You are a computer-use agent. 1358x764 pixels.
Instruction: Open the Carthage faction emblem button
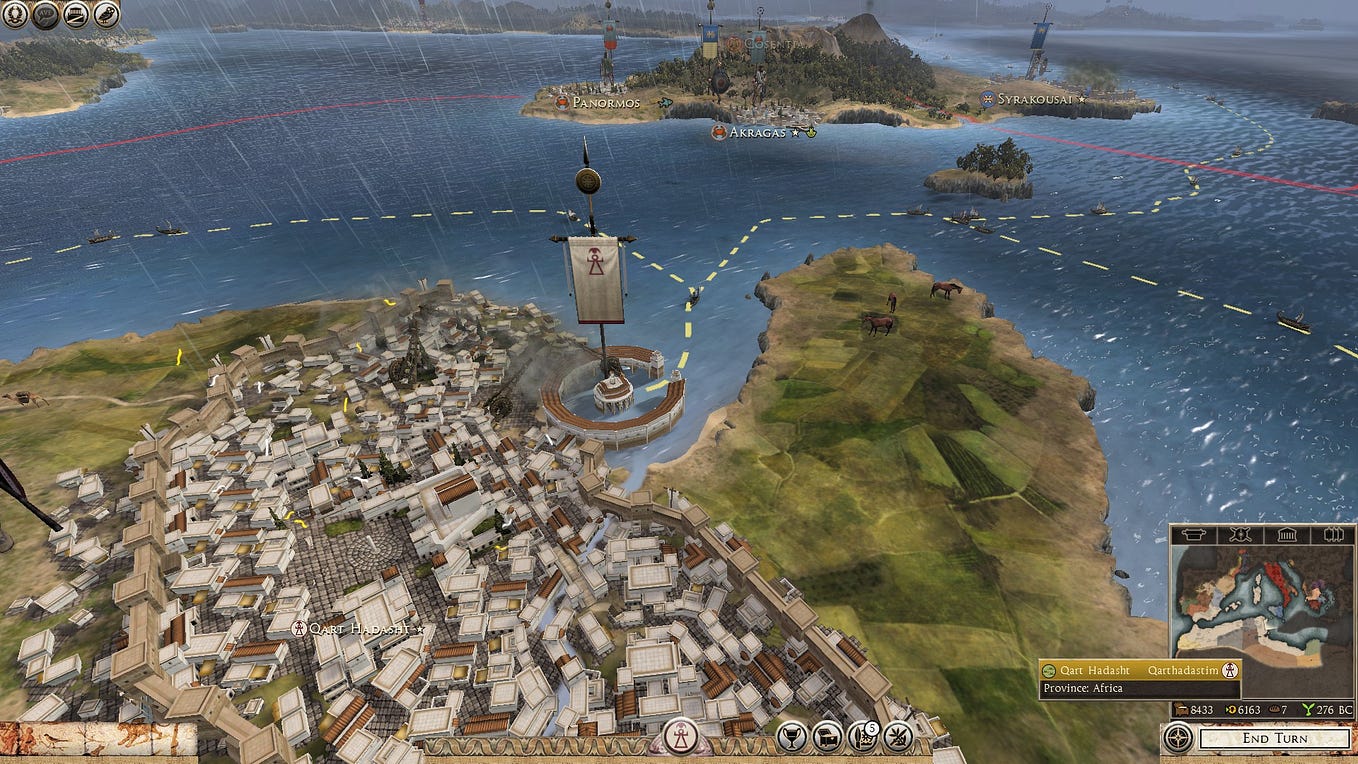(682, 738)
